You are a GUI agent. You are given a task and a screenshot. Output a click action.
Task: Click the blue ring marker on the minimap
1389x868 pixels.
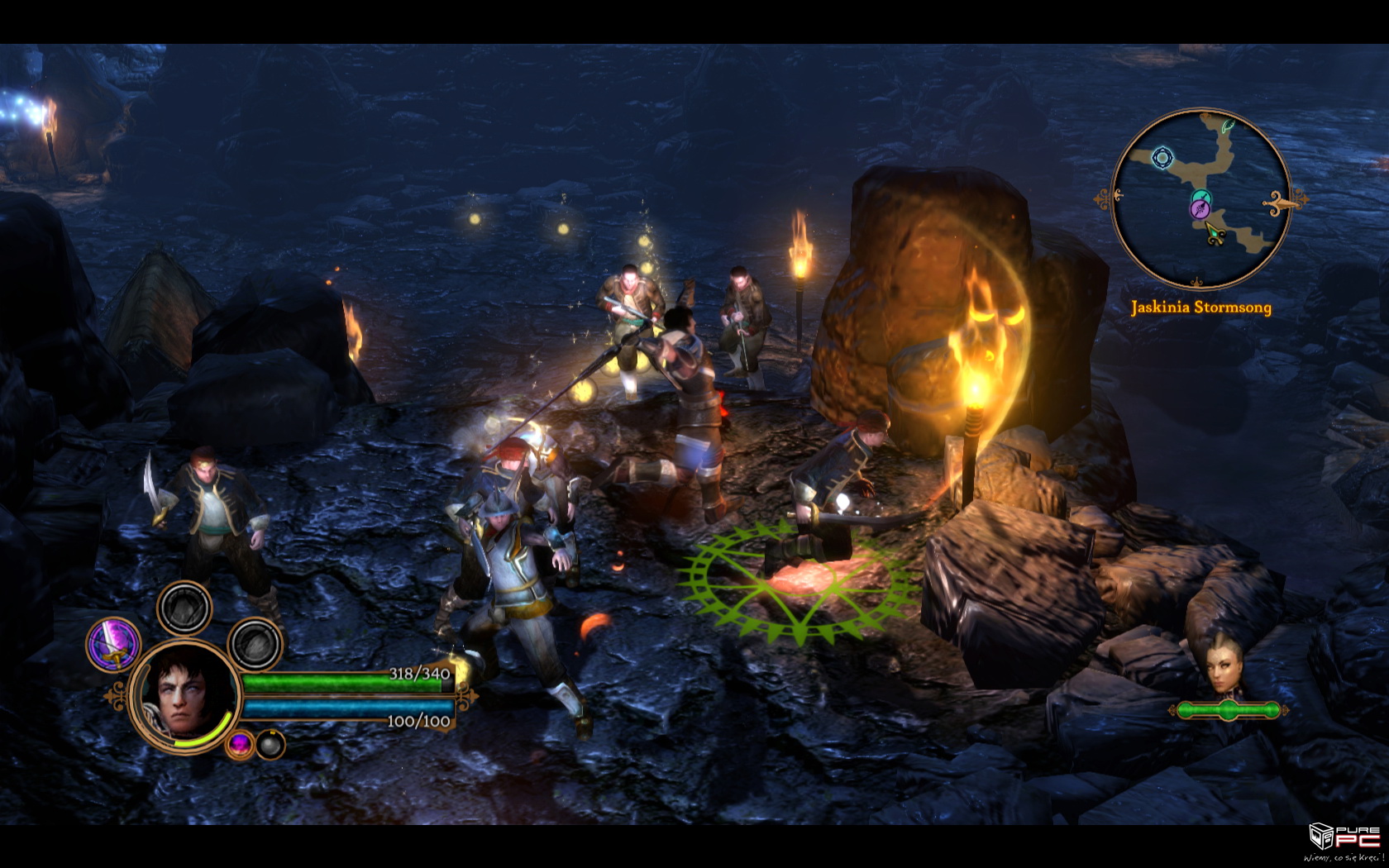pos(1162,157)
